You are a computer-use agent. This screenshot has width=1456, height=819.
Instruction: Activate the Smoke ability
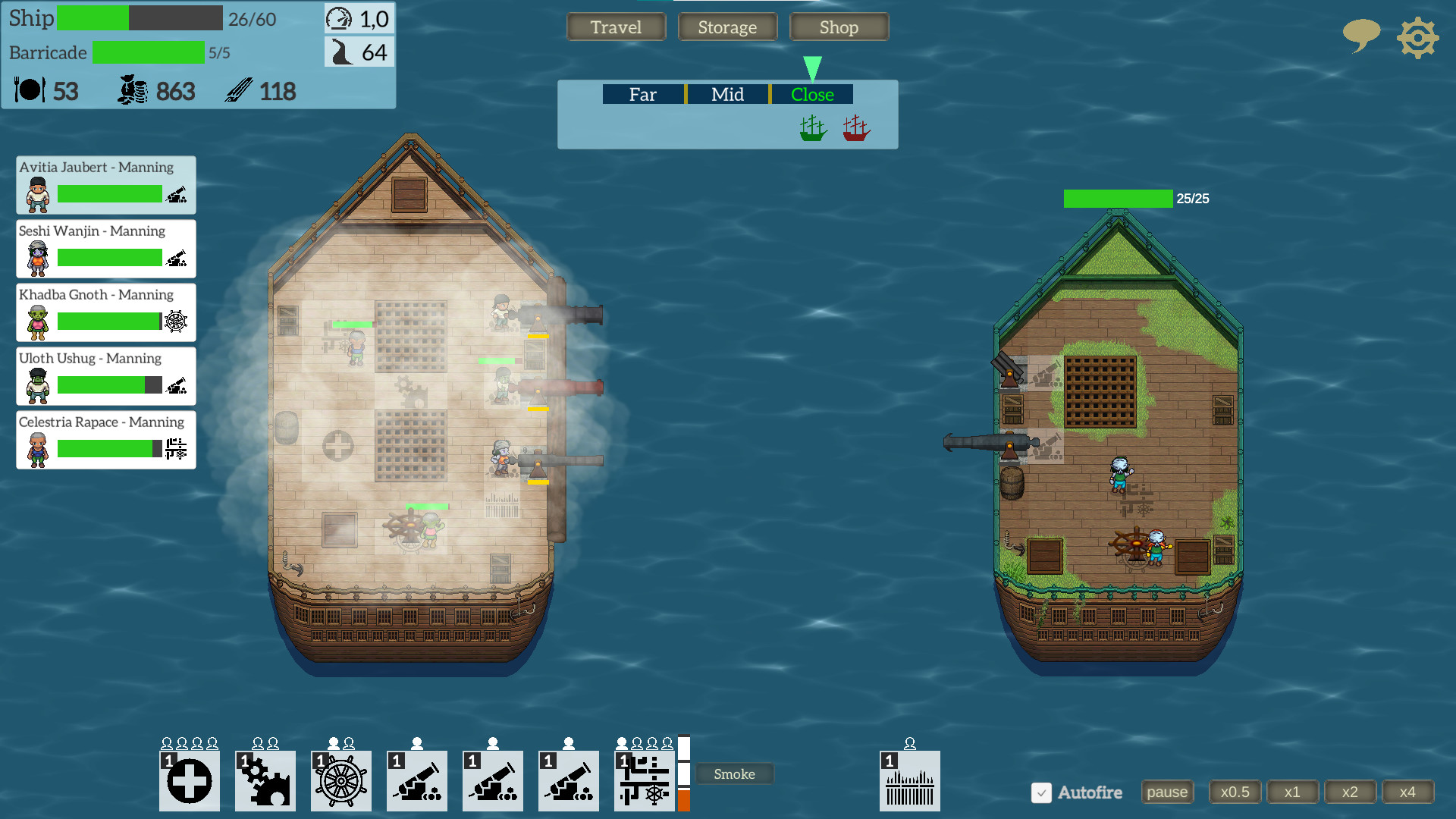(733, 773)
